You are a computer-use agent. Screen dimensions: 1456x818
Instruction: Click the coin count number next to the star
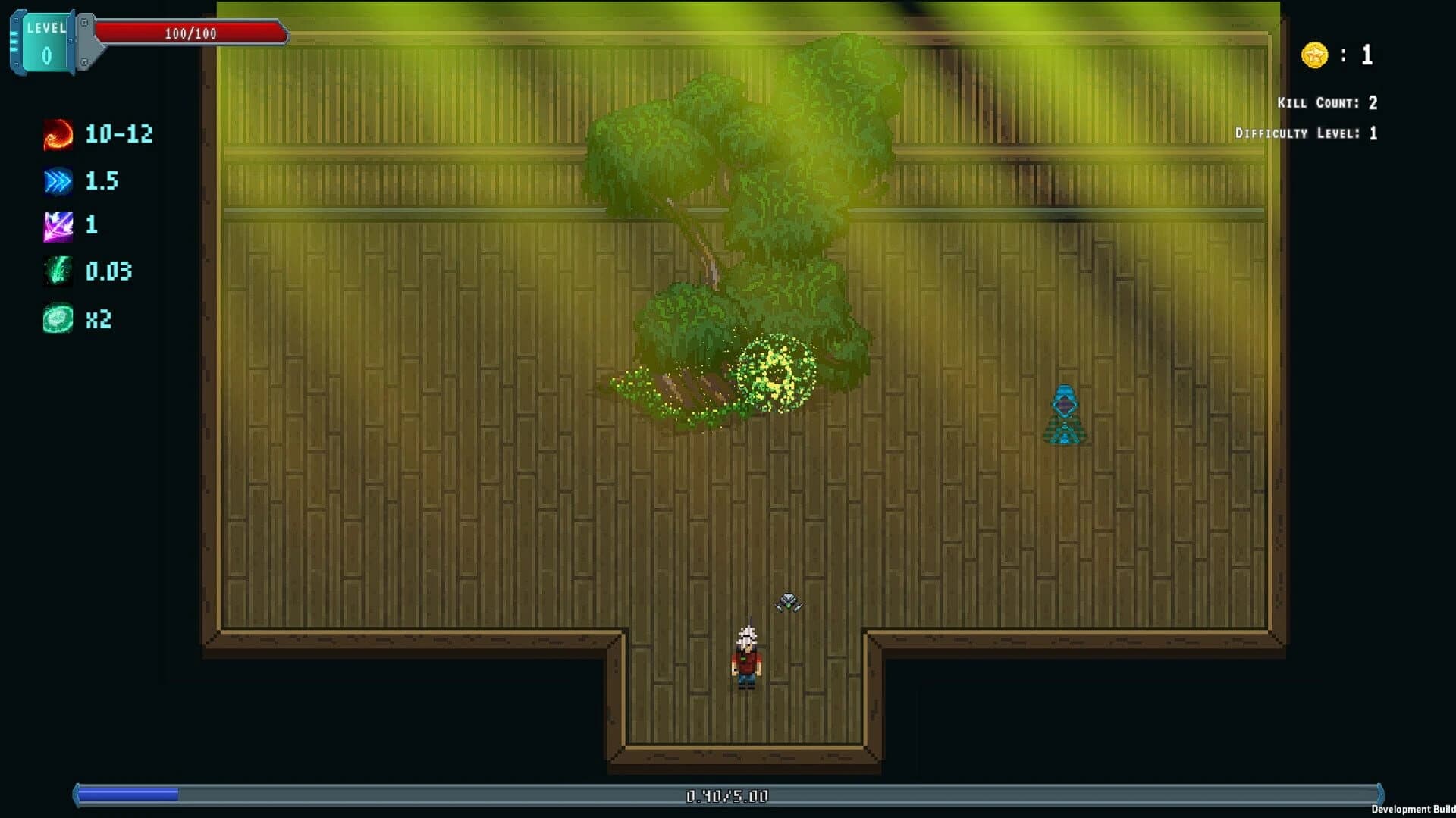(1365, 54)
